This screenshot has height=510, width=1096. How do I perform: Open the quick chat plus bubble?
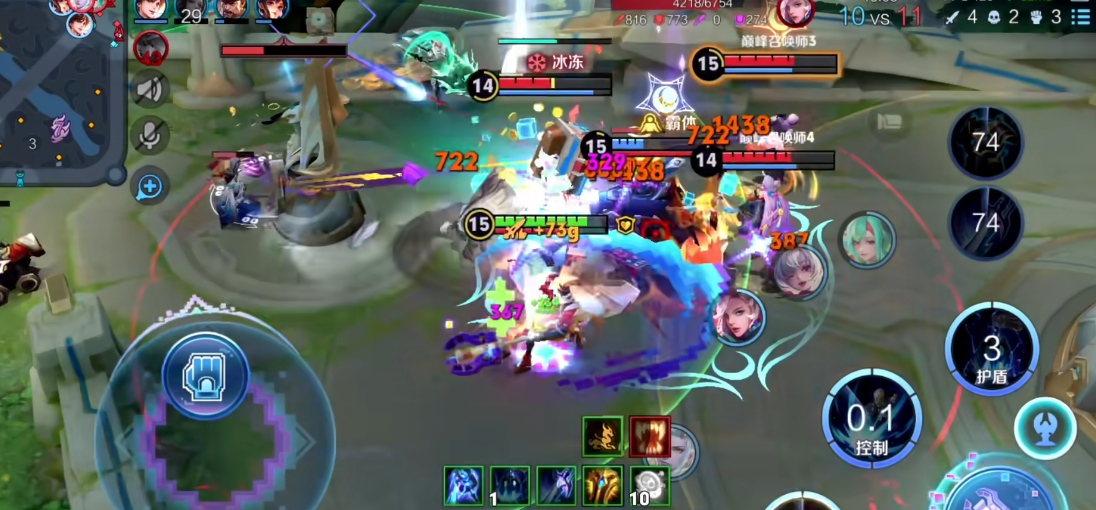coord(150,185)
